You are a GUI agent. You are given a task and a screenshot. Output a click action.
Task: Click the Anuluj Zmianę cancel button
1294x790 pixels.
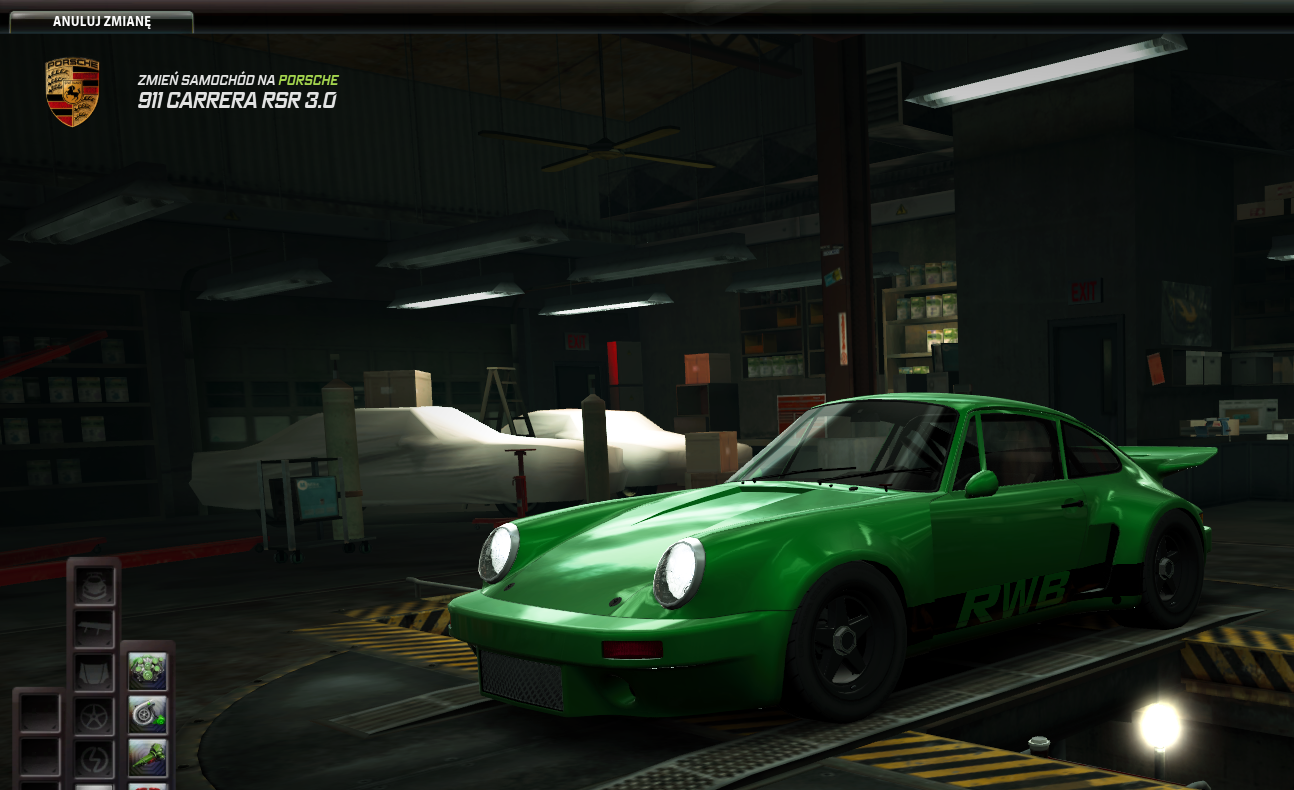coord(101,22)
